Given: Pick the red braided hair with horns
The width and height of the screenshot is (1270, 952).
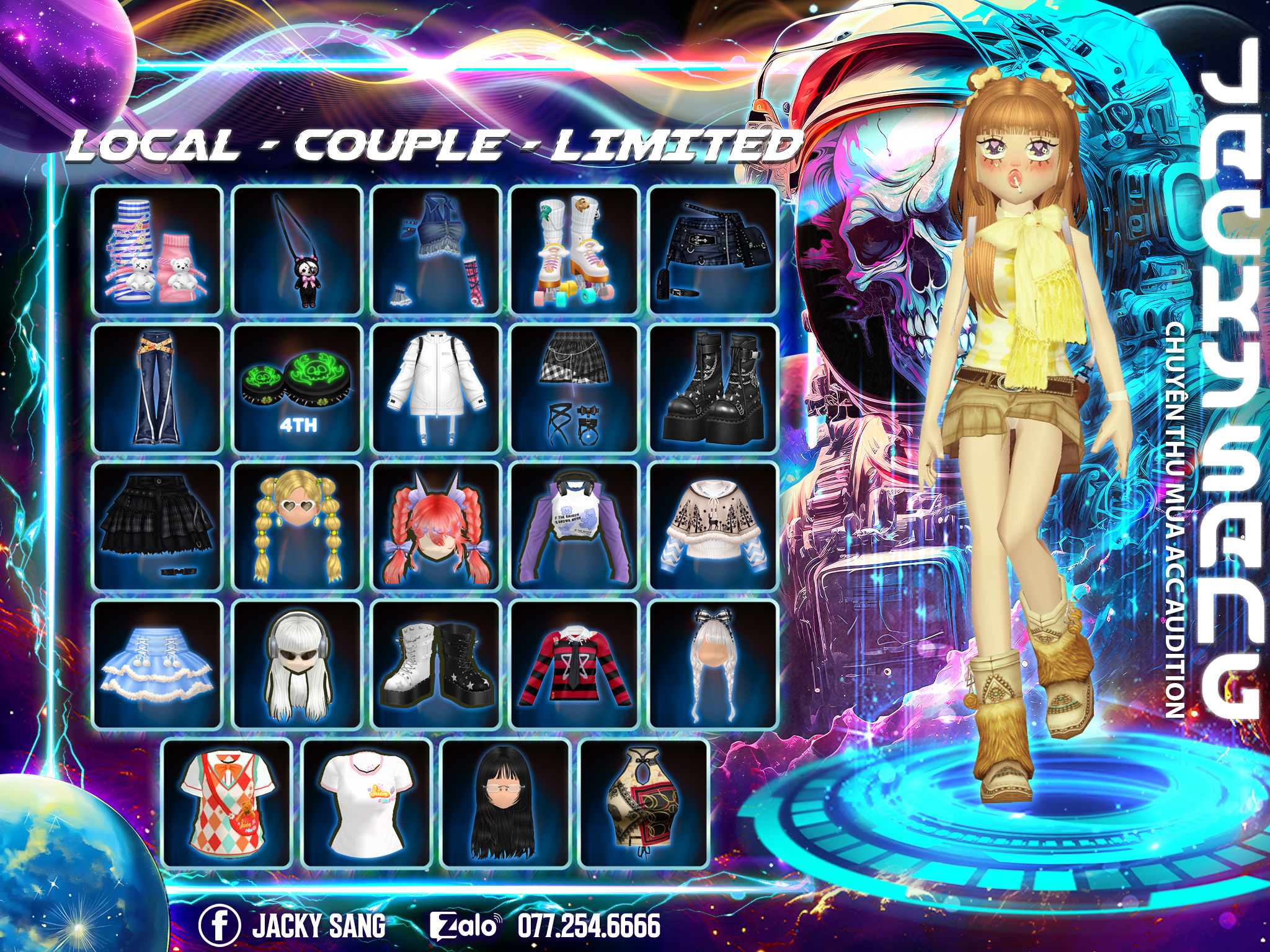Looking at the screenshot, I should tap(436, 527).
